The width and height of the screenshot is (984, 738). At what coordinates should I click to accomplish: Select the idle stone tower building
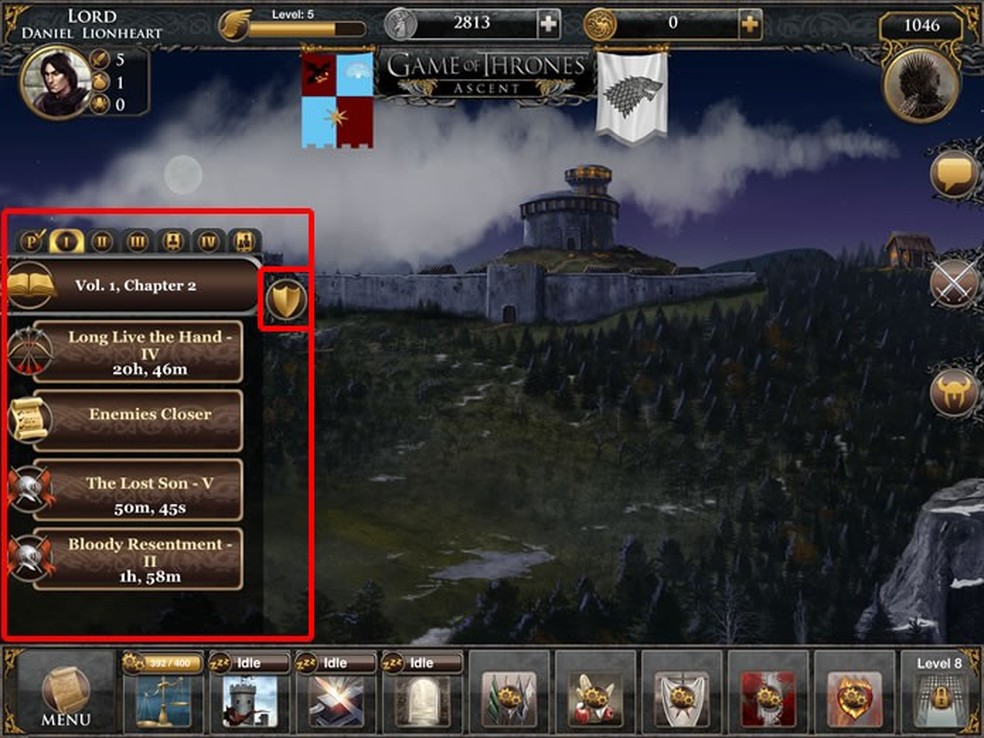pyautogui.click(x=249, y=697)
